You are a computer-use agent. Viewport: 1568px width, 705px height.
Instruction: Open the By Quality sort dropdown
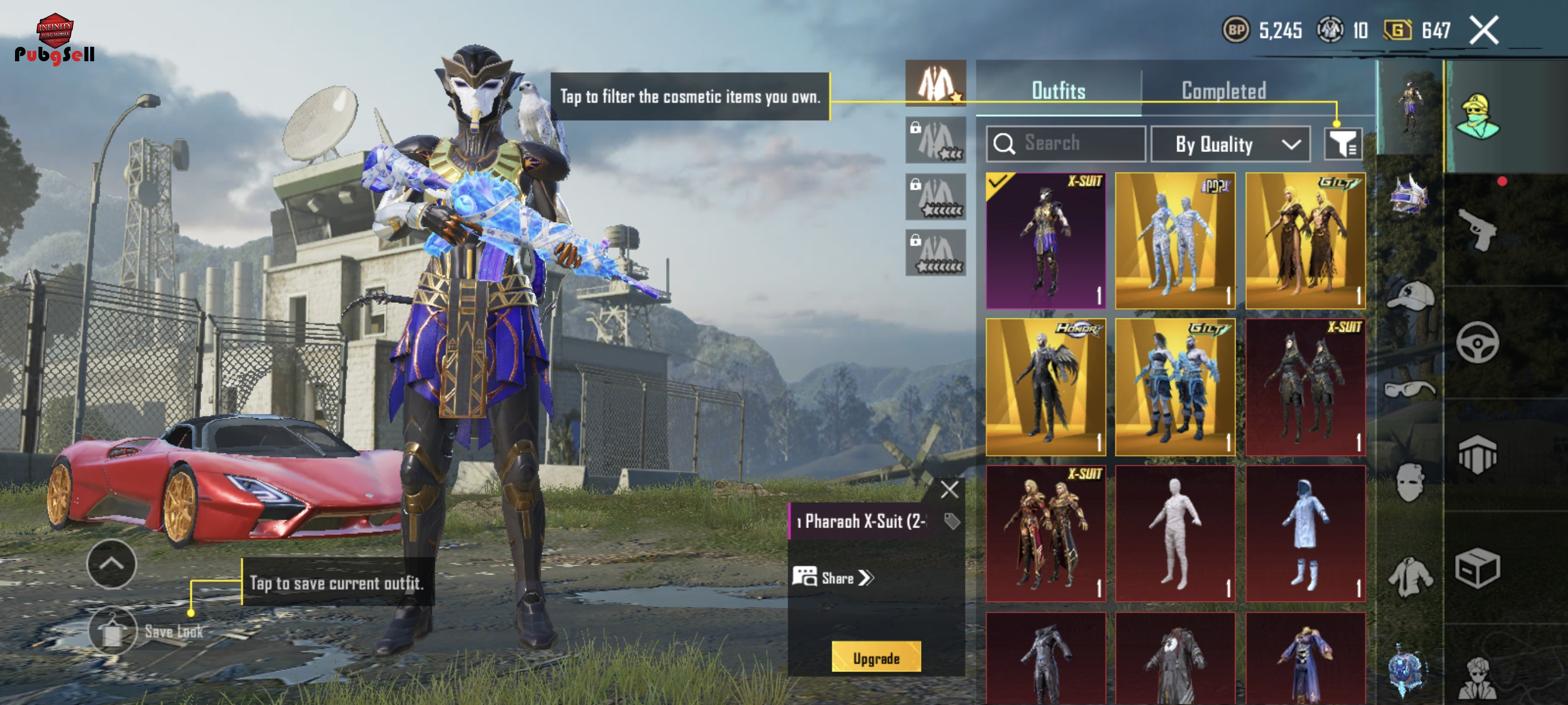1230,144
